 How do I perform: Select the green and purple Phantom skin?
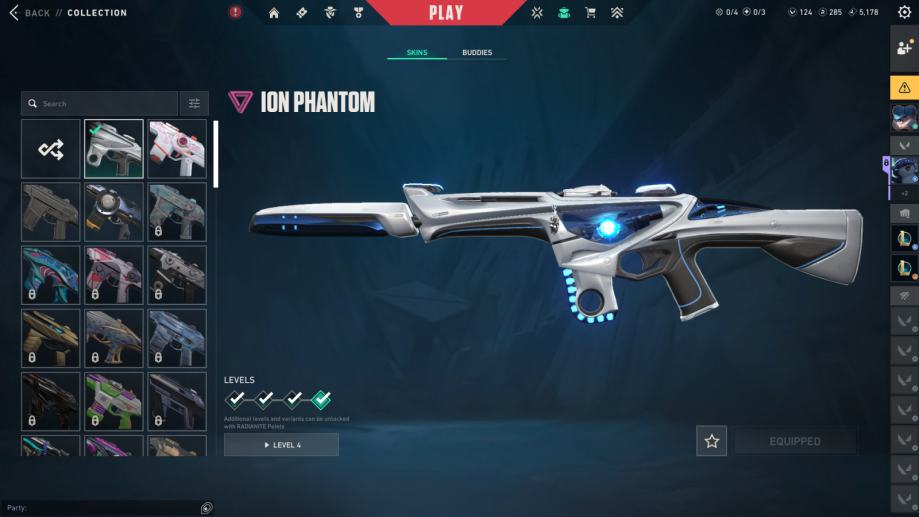(x=114, y=400)
